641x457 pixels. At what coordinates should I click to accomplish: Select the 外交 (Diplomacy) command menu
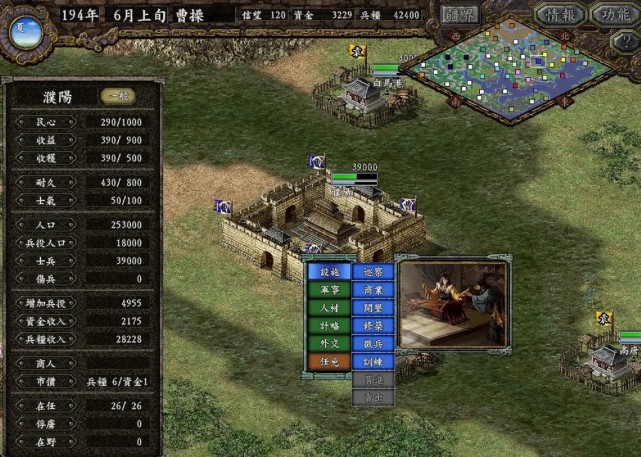[x=328, y=344]
